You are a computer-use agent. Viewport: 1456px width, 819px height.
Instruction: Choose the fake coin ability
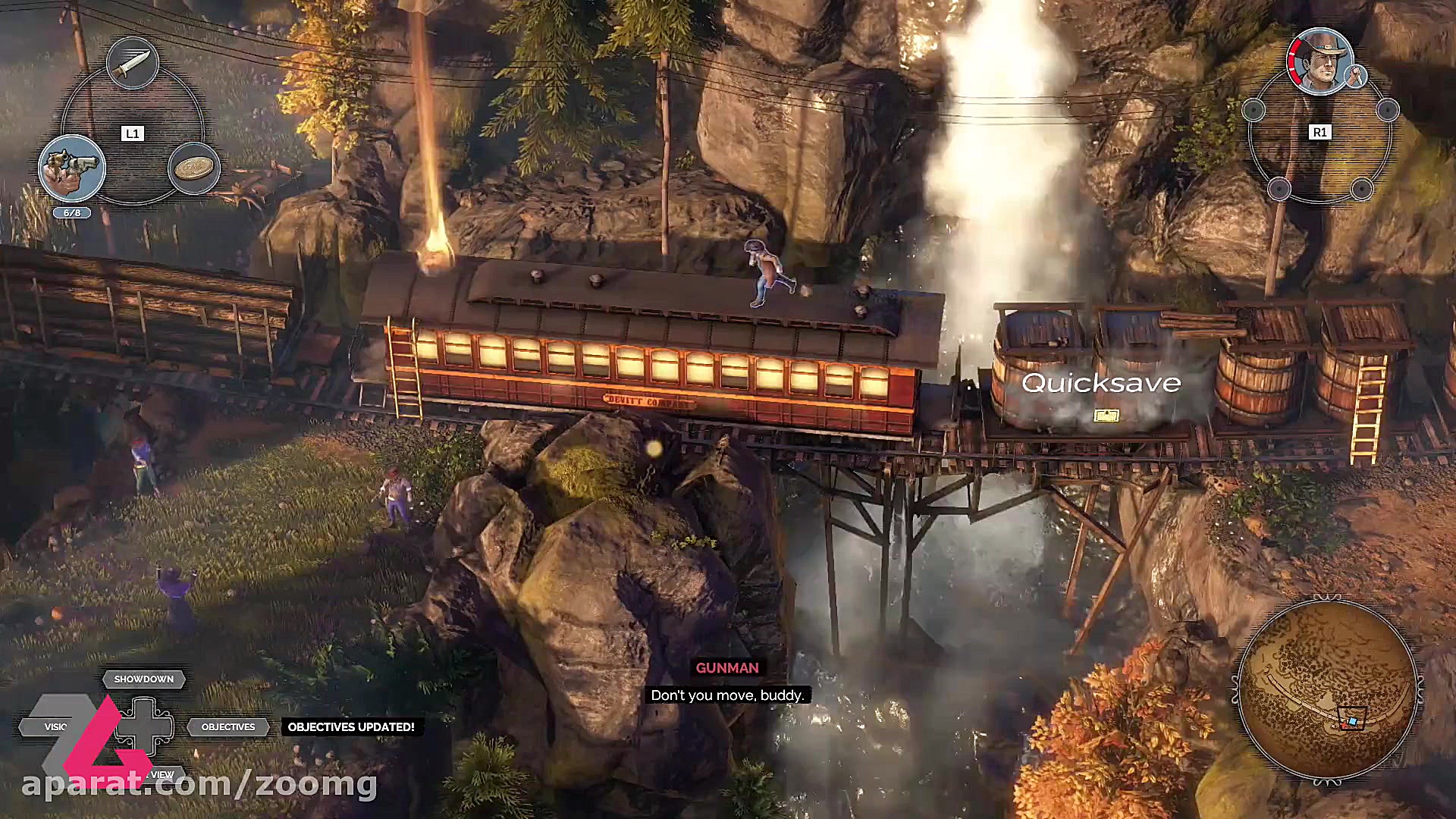pos(194,168)
